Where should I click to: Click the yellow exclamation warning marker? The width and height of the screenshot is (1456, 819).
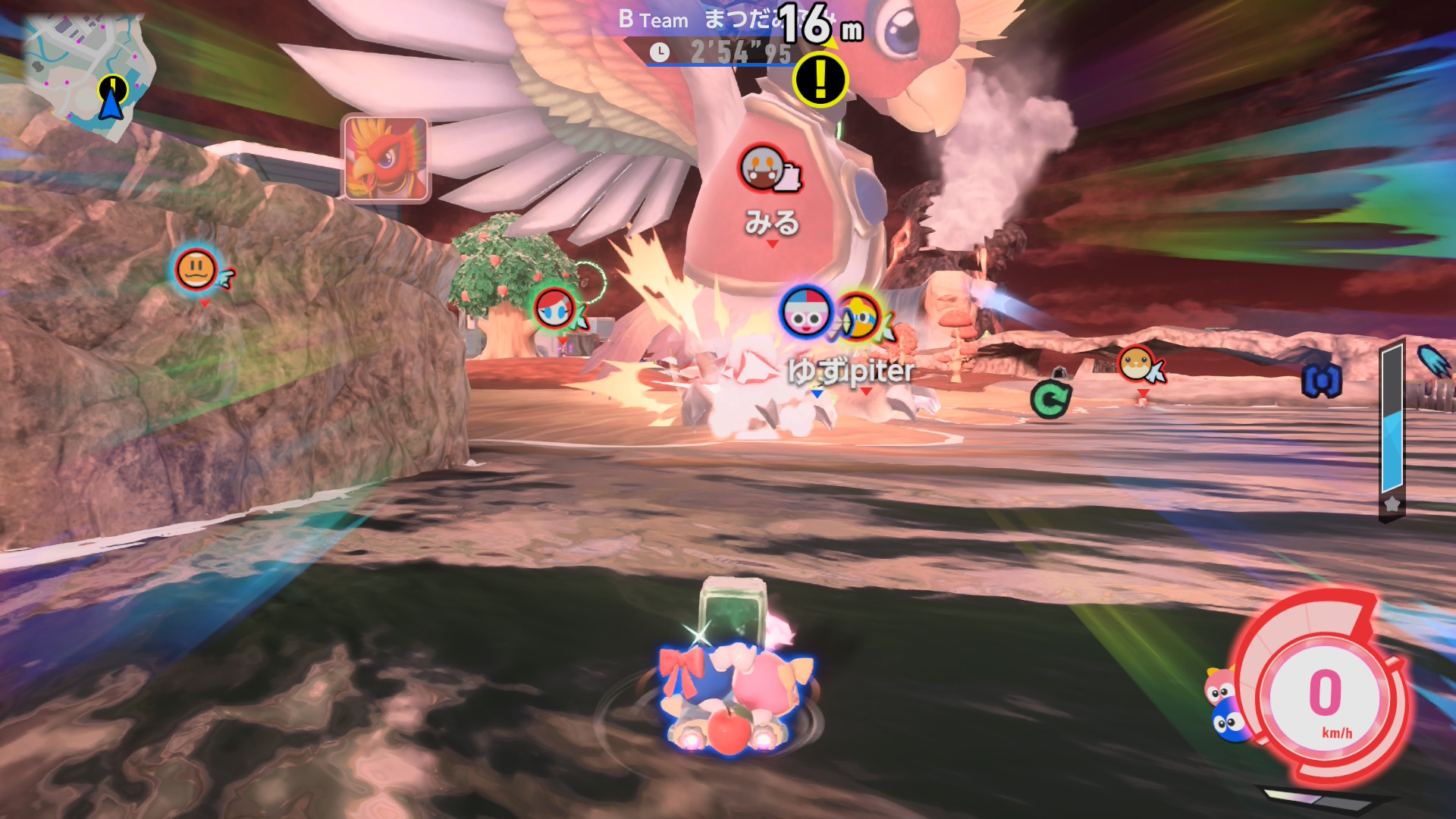(x=820, y=79)
